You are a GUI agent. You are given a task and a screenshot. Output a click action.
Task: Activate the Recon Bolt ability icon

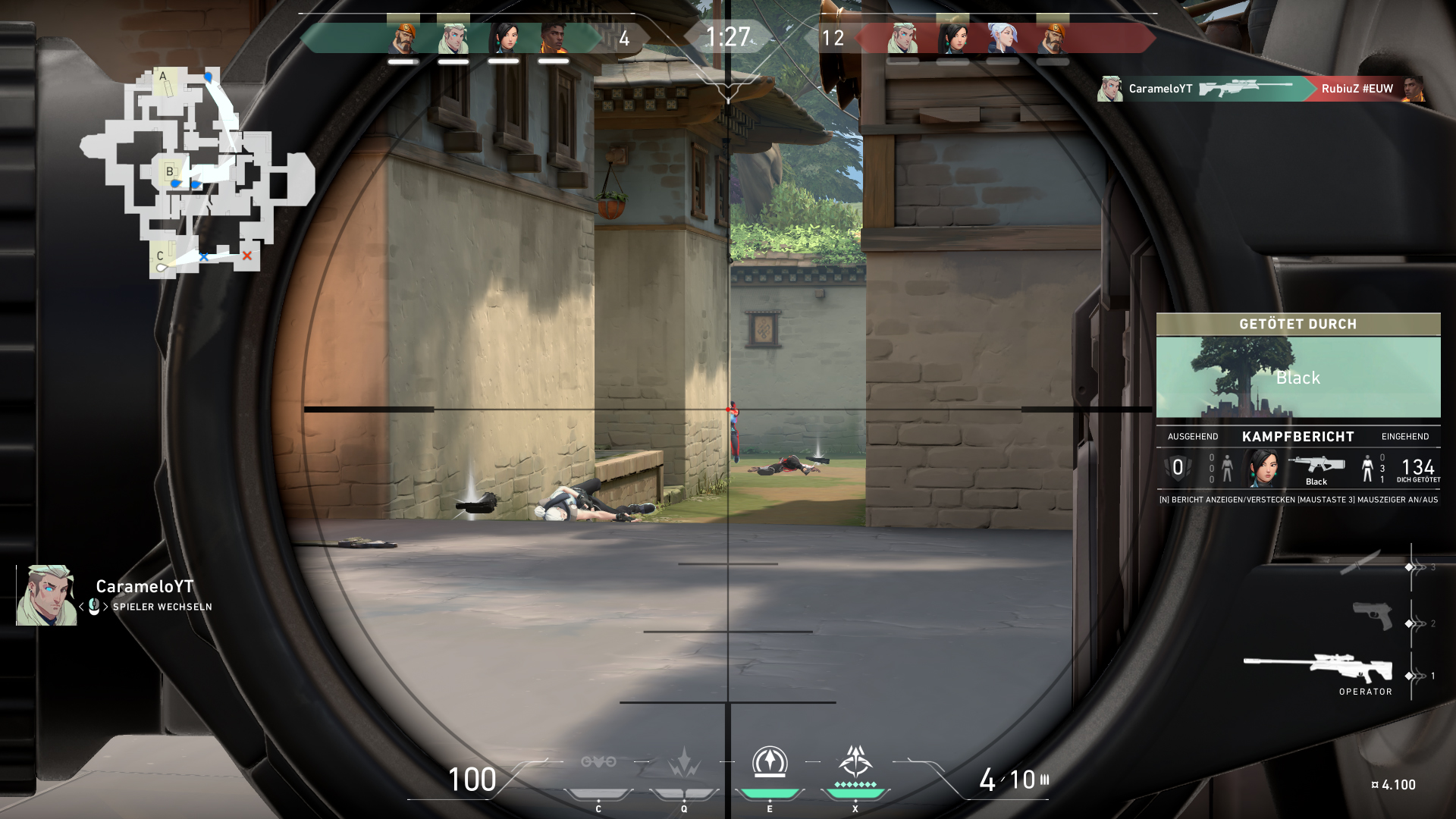tap(769, 763)
